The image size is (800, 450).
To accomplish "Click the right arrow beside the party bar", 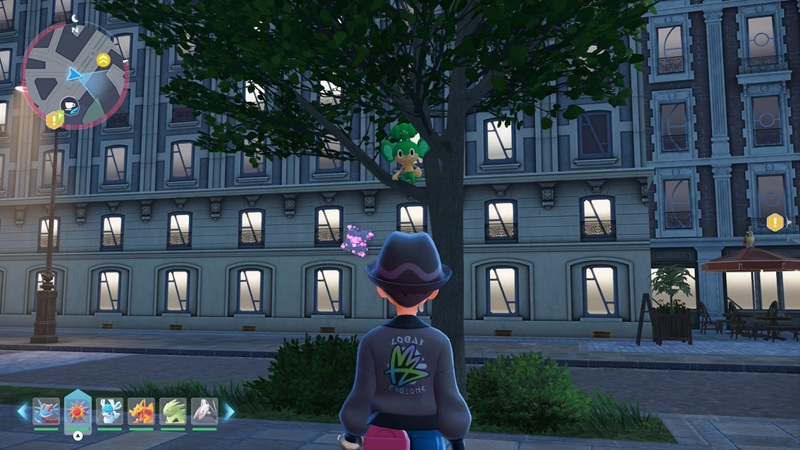I will pyautogui.click(x=228, y=410).
